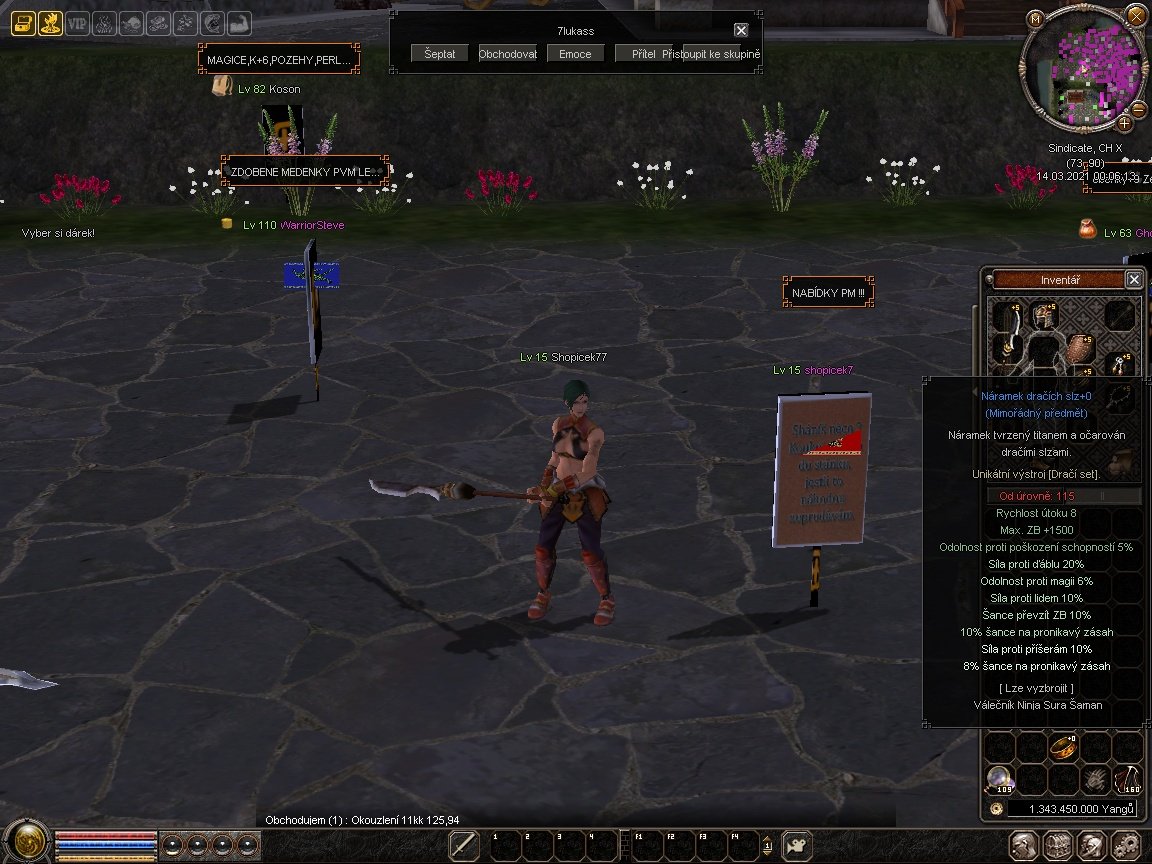Click the VIP status icon
The height and width of the screenshot is (864, 1152).
pyautogui.click(x=77, y=22)
